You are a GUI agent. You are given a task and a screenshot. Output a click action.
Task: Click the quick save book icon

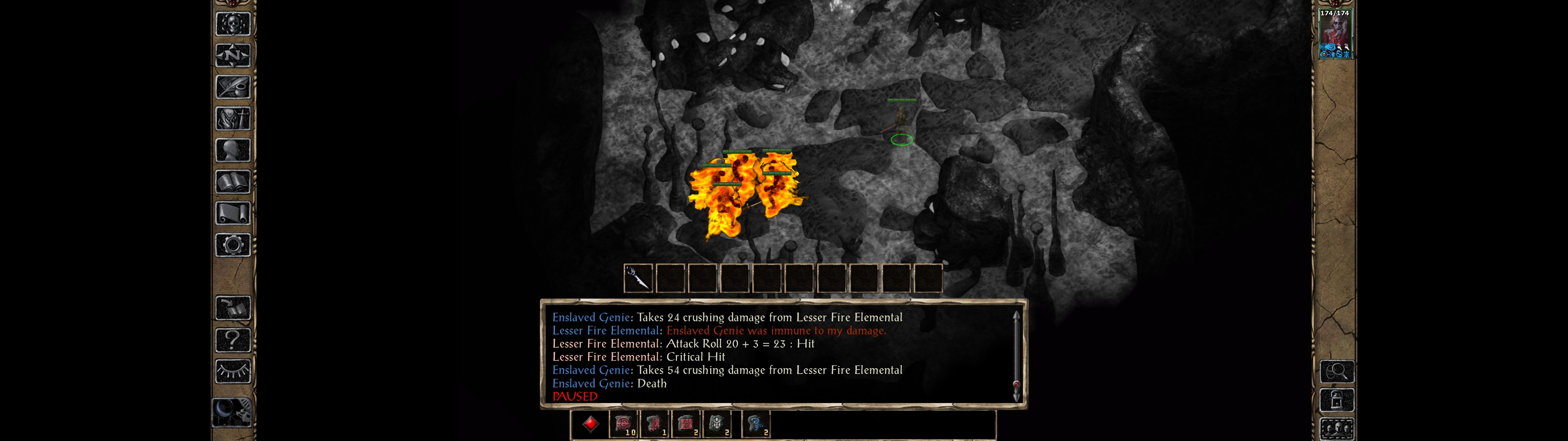(x=232, y=308)
